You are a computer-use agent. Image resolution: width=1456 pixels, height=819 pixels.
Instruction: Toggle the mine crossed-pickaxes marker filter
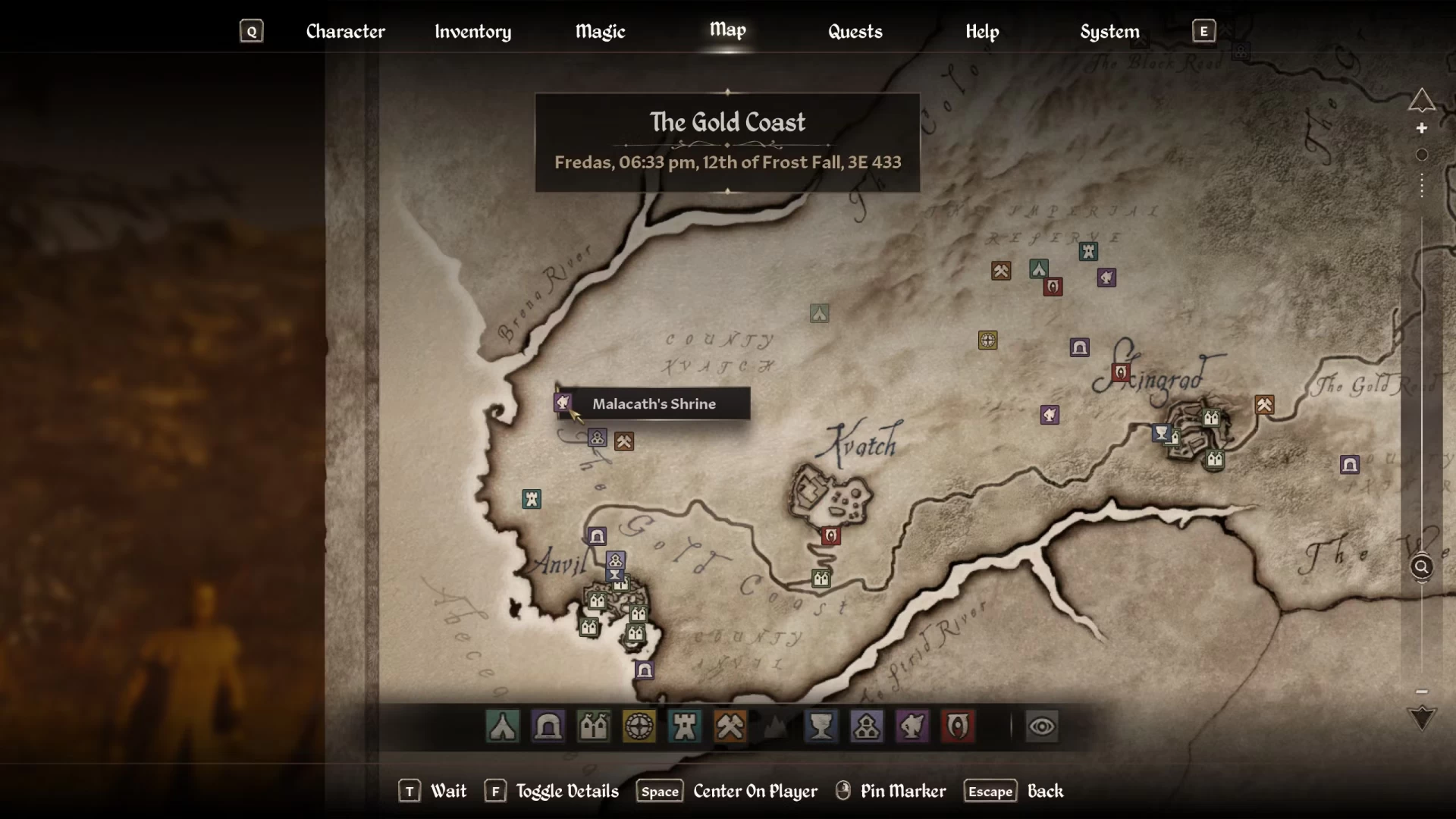[730, 726]
